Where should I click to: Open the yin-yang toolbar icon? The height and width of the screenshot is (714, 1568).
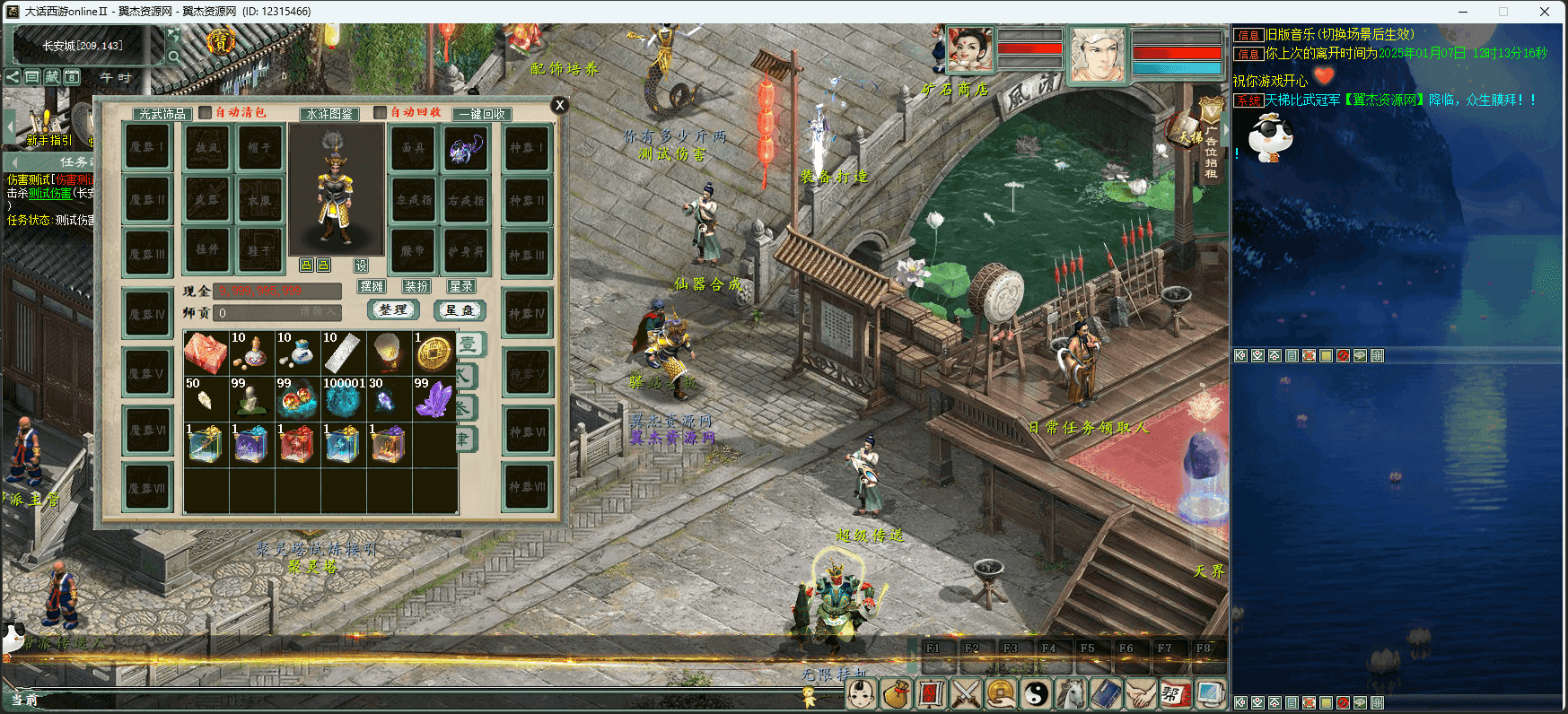pyautogui.click(x=1037, y=693)
